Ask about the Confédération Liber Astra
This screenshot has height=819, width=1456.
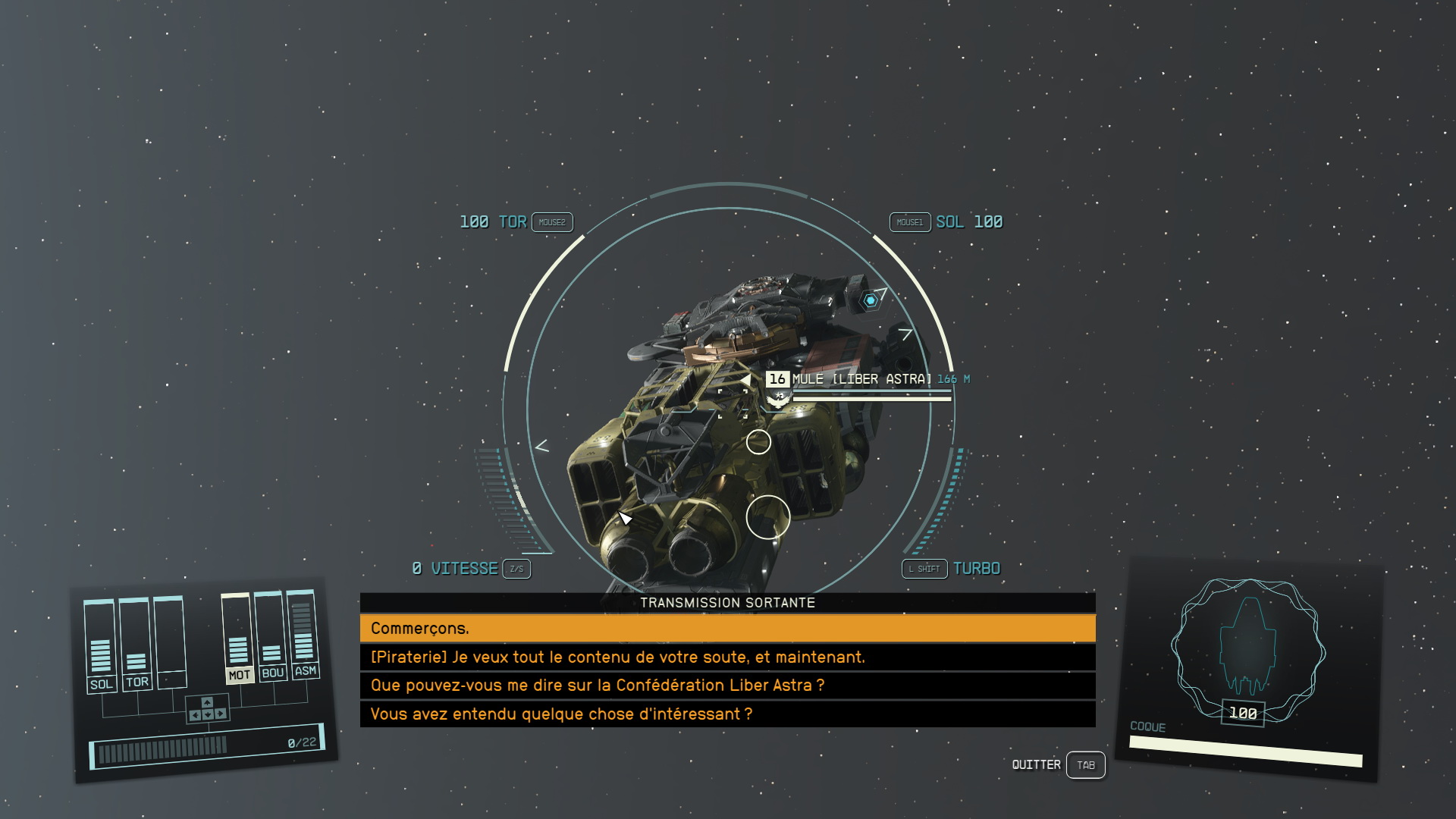pyautogui.click(x=726, y=686)
